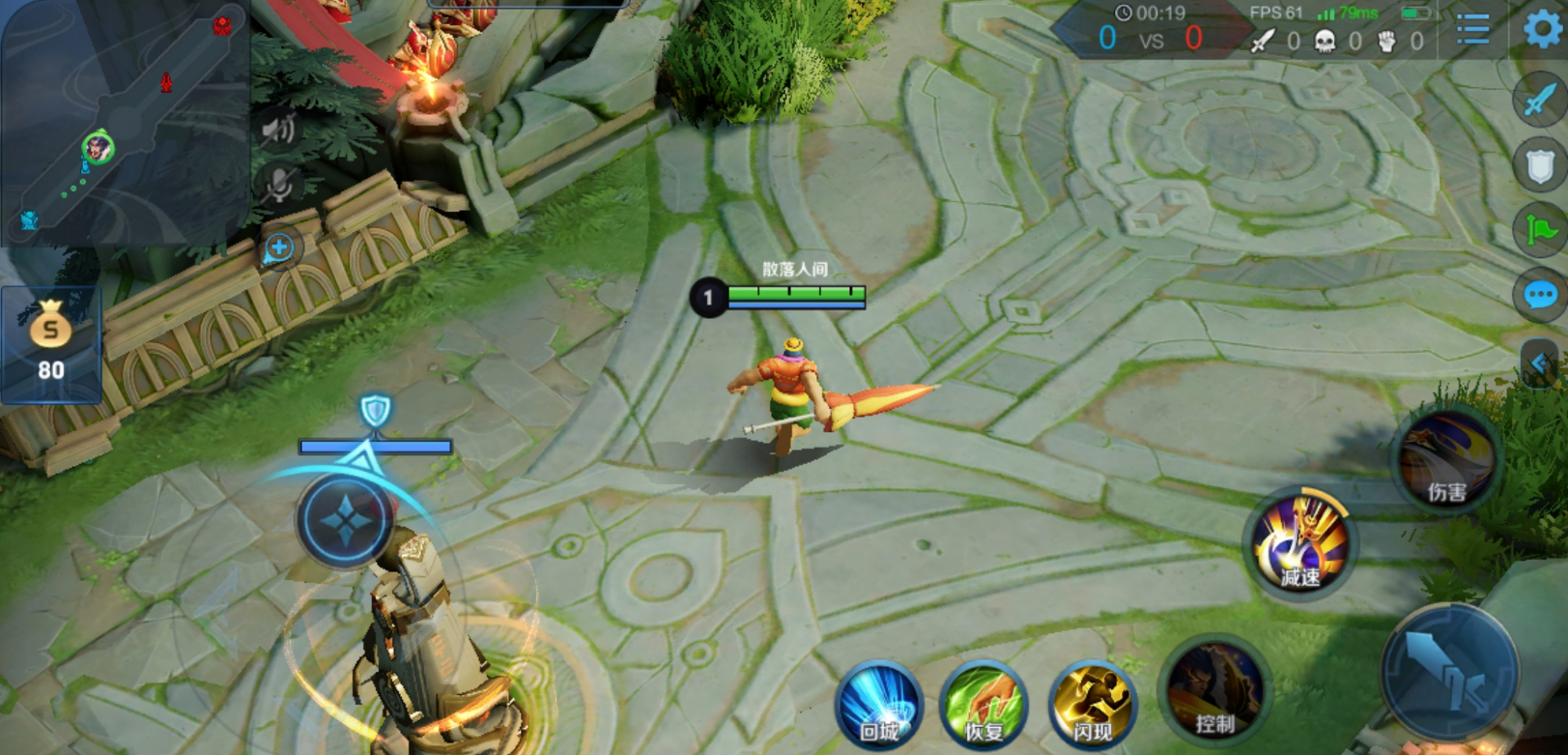Screen dimensions: 1568x755
Task: Open the quick chat bubble
Action: pos(1540,294)
